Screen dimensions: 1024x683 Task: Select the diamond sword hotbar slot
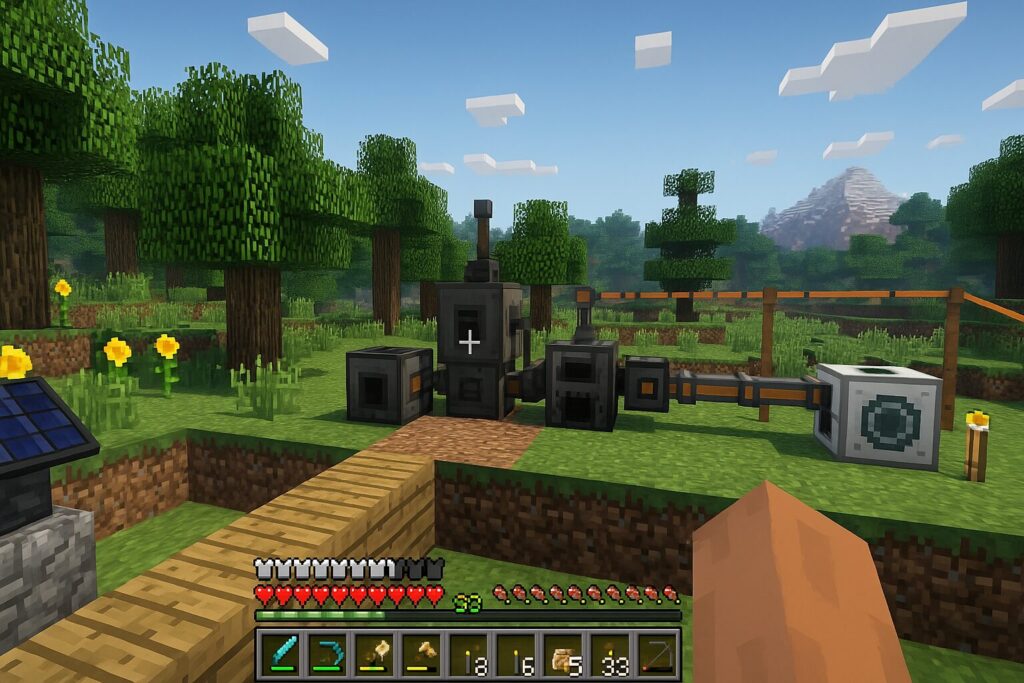tap(280, 653)
